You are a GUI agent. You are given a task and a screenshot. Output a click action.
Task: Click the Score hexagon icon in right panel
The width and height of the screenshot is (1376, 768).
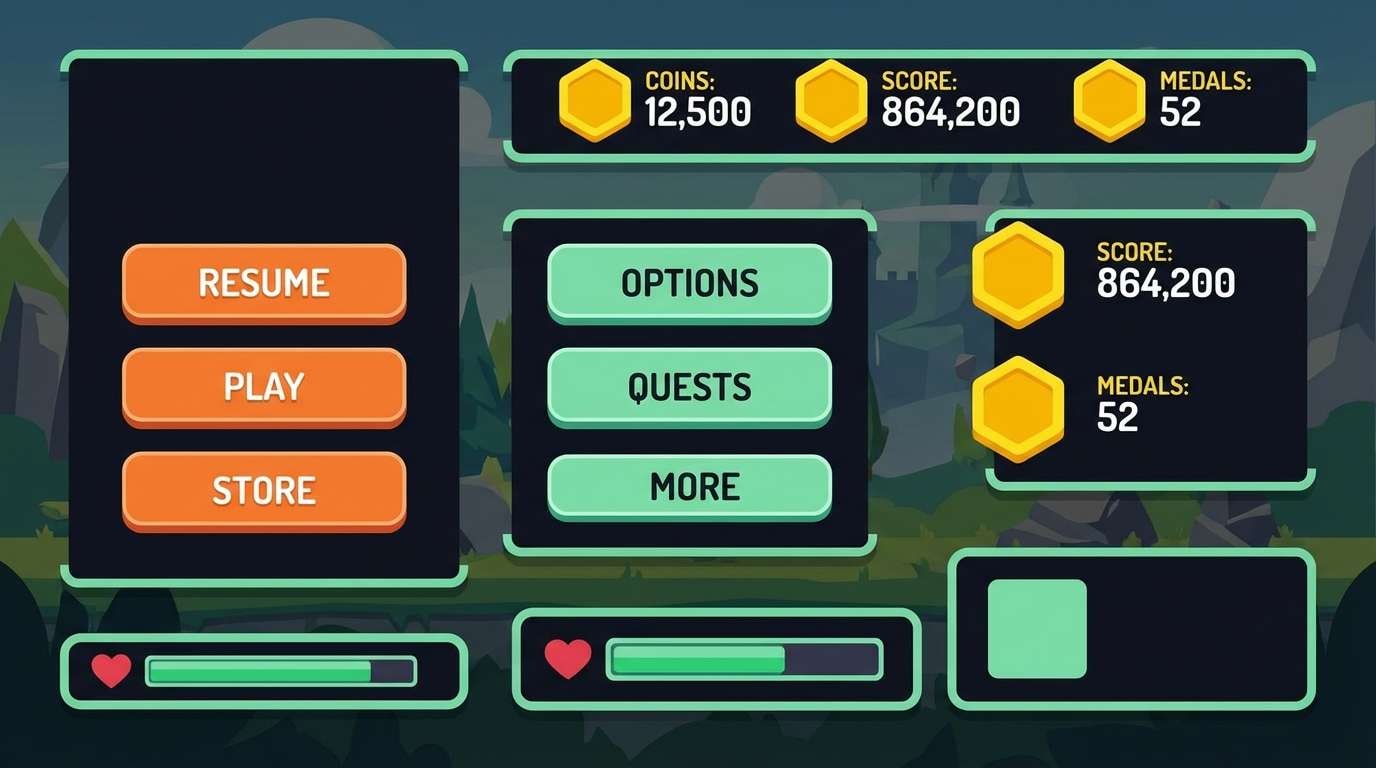coord(1018,275)
